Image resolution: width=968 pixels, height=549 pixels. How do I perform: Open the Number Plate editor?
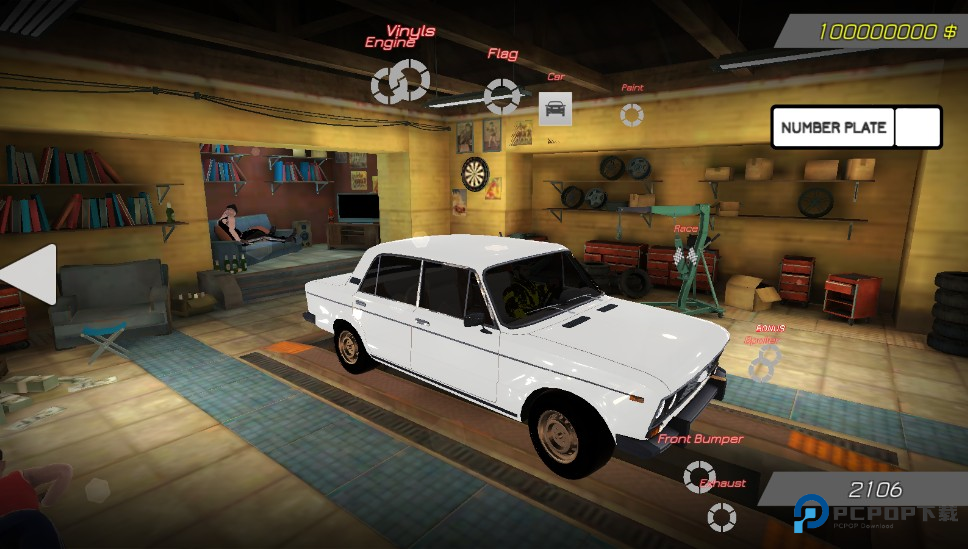(x=834, y=127)
